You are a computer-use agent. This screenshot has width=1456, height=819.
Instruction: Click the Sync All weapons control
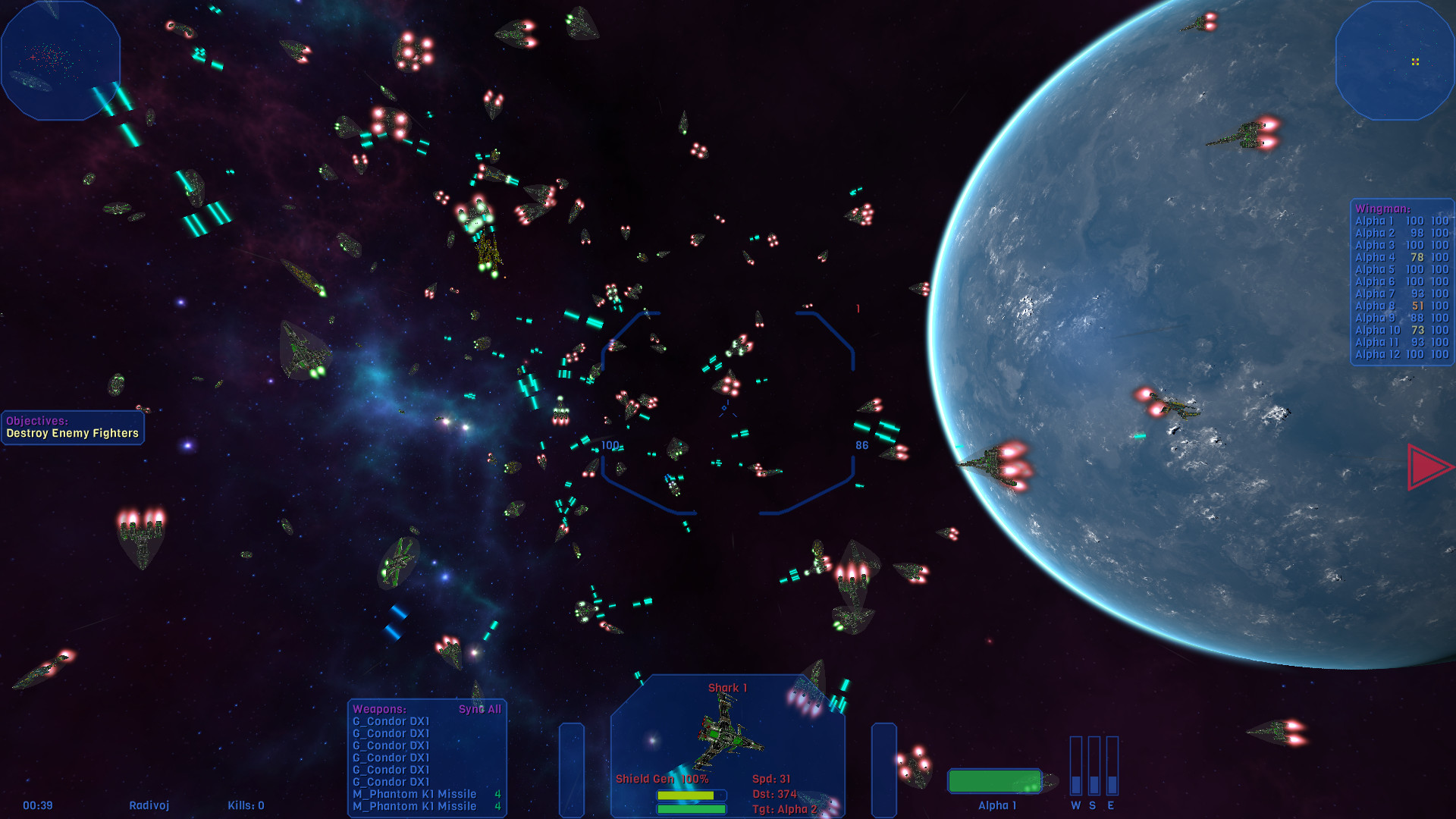click(x=480, y=709)
